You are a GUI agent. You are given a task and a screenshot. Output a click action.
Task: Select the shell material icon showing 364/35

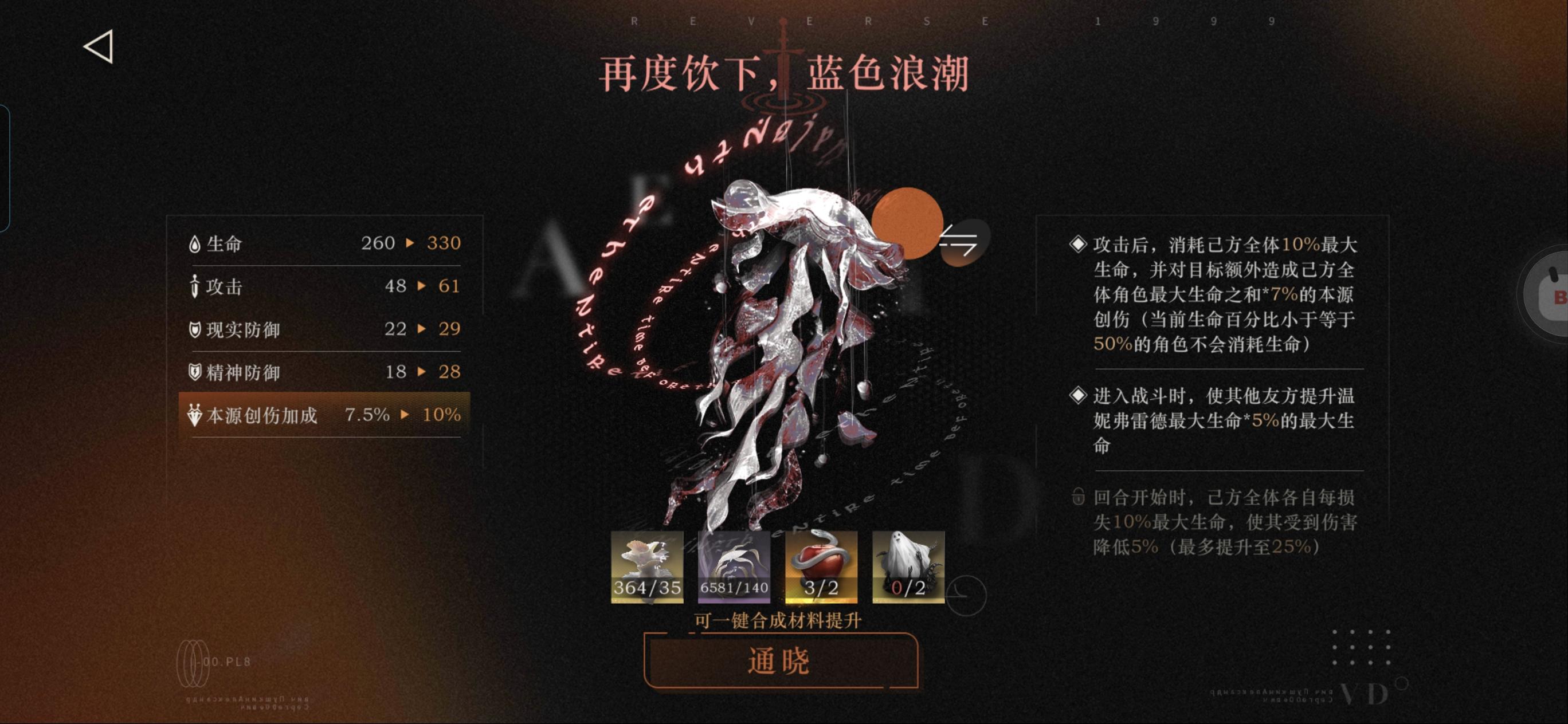[648, 567]
